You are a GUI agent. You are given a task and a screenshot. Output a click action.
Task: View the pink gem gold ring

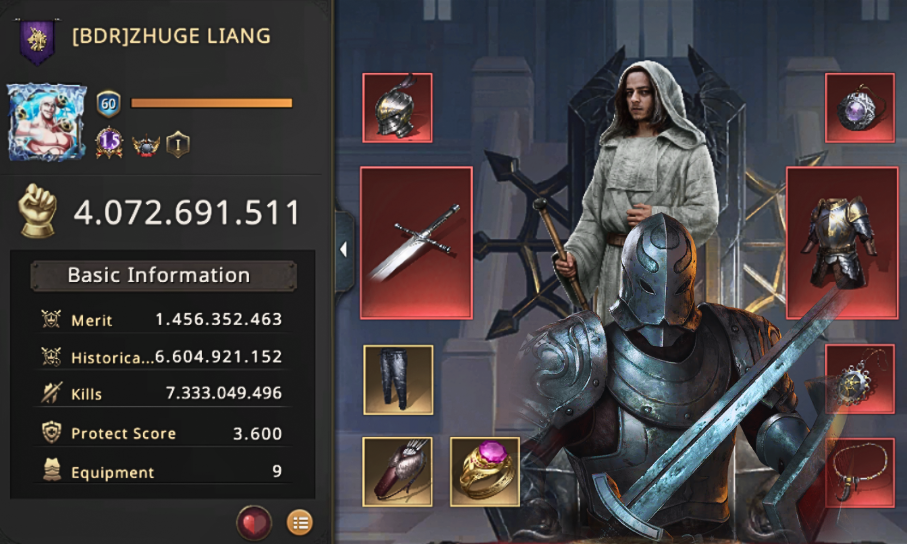485,471
